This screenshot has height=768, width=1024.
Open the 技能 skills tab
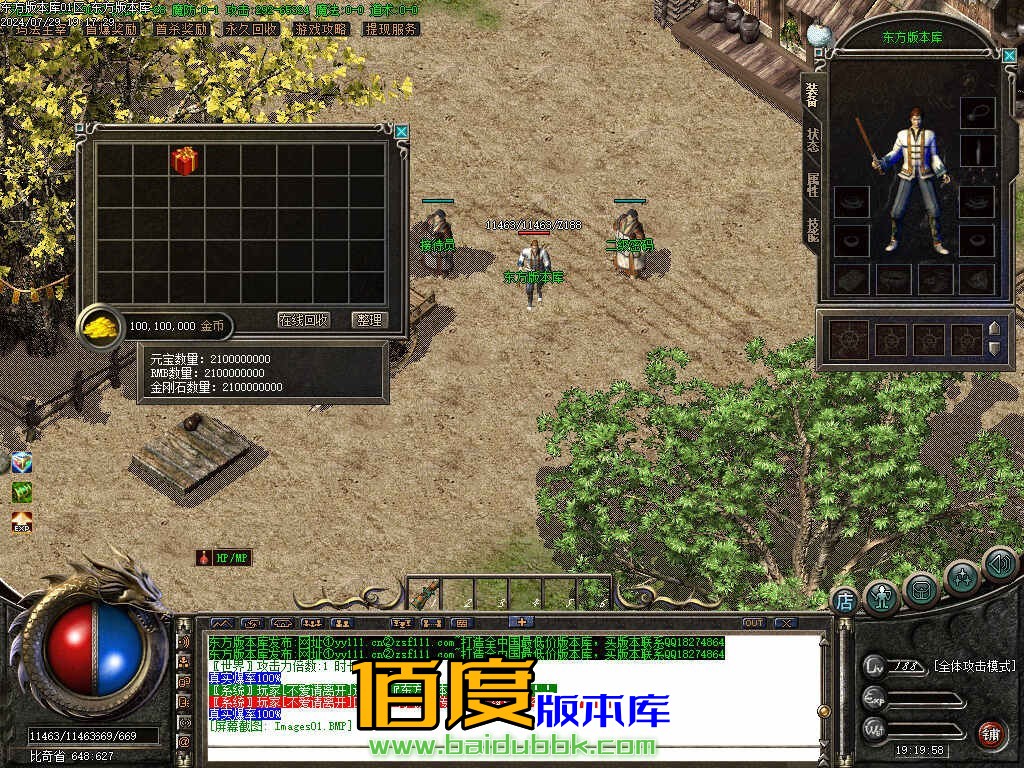coord(813,227)
